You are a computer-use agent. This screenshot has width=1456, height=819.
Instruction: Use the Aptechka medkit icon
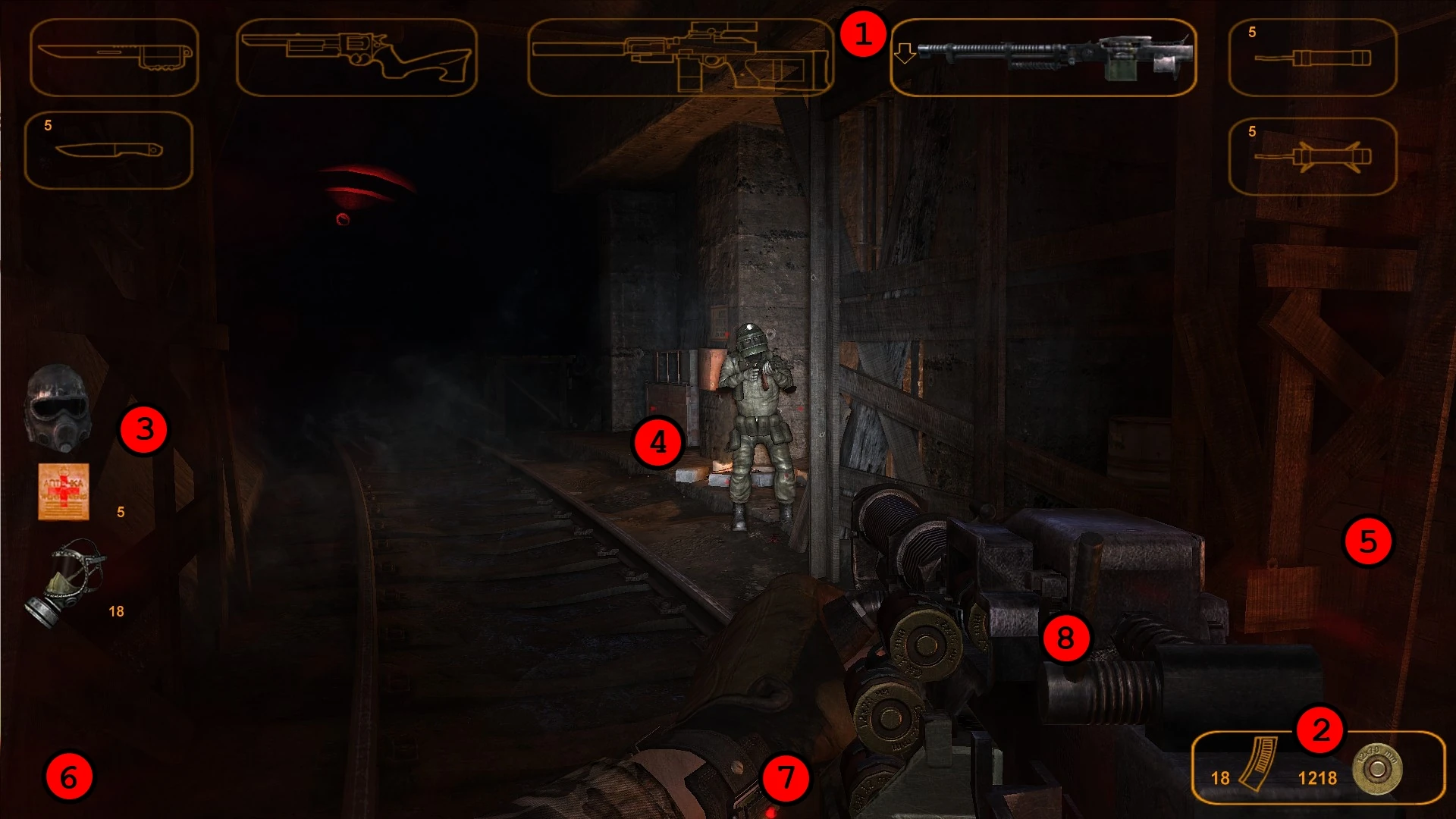pyautogui.click(x=64, y=493)
